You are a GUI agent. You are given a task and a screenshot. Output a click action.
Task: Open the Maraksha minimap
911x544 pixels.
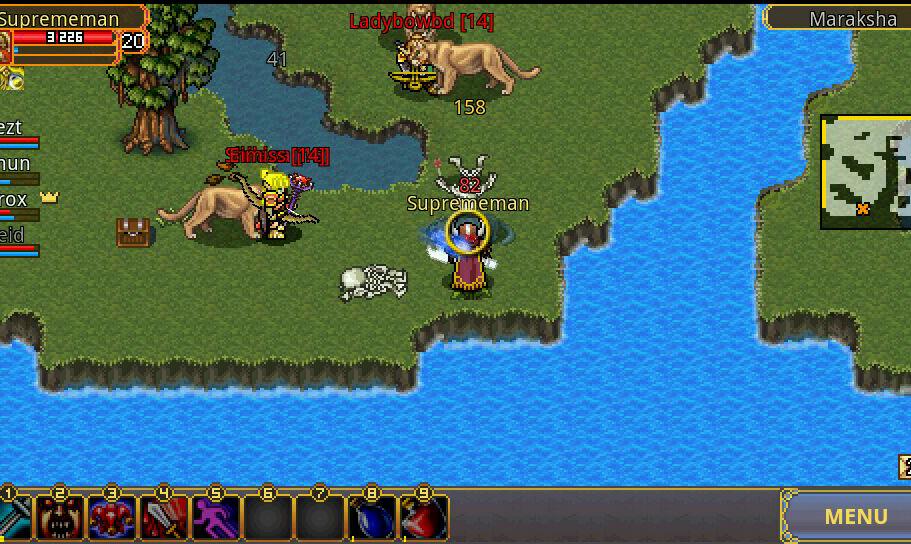(866, 172)
